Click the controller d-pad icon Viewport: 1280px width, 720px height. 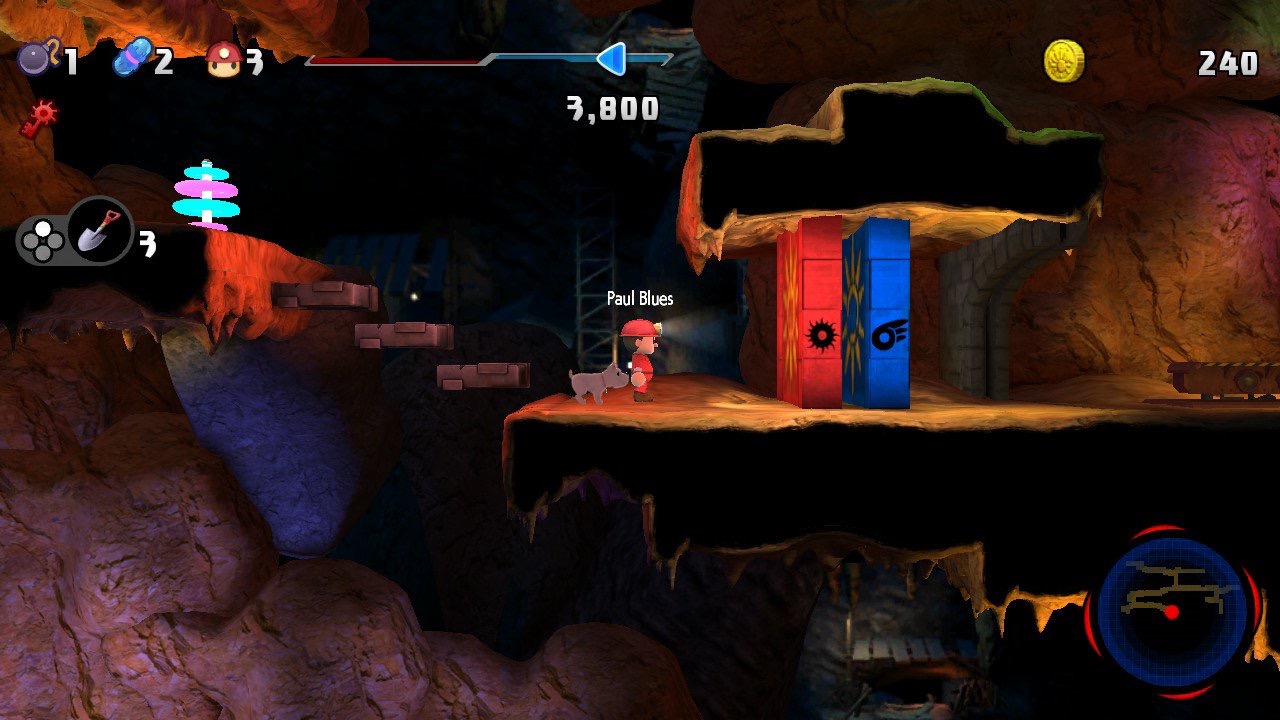(43, 240)
